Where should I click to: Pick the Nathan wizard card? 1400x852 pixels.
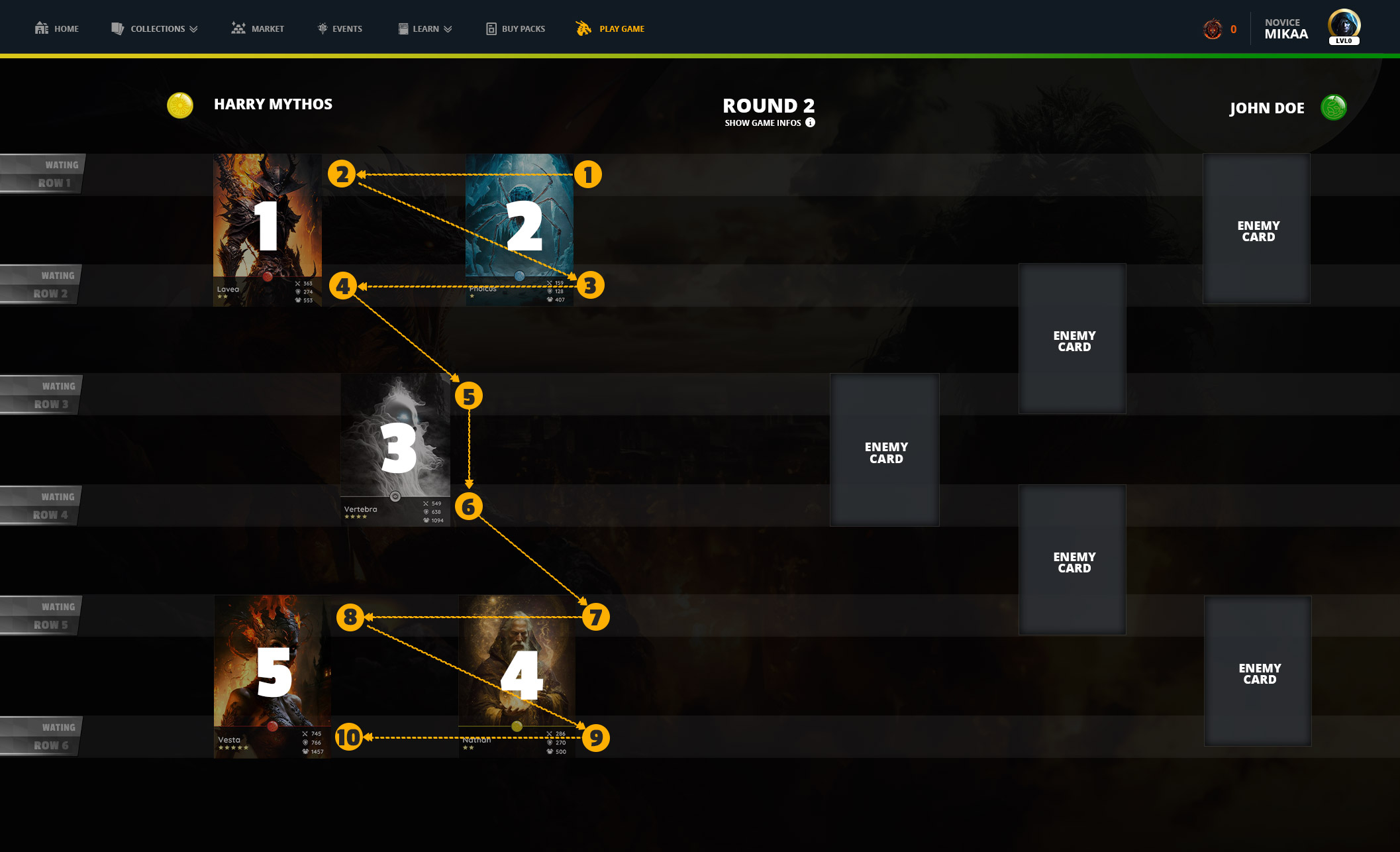coord(517,676)
